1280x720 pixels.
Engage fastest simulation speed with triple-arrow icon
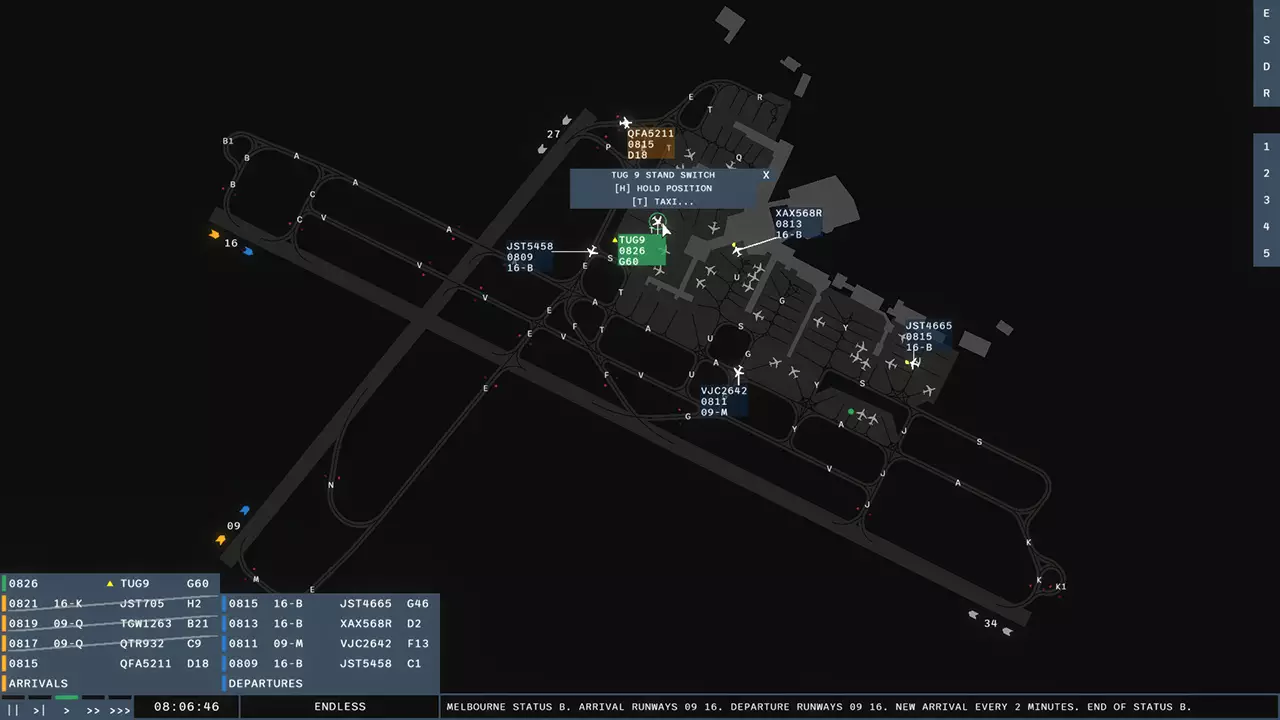(x=120, y=709)
